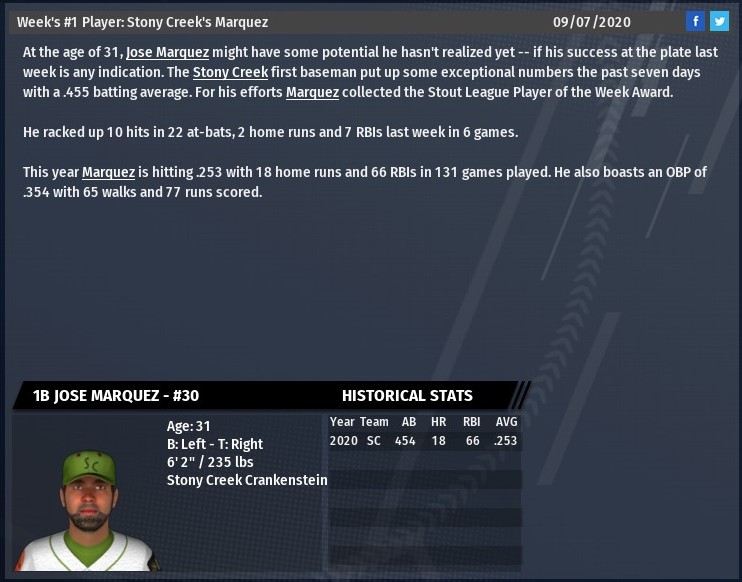This screenshot has width=742, height=582.
Task: Select the 2020 SC historical stats row
Action: click(424, 440)
